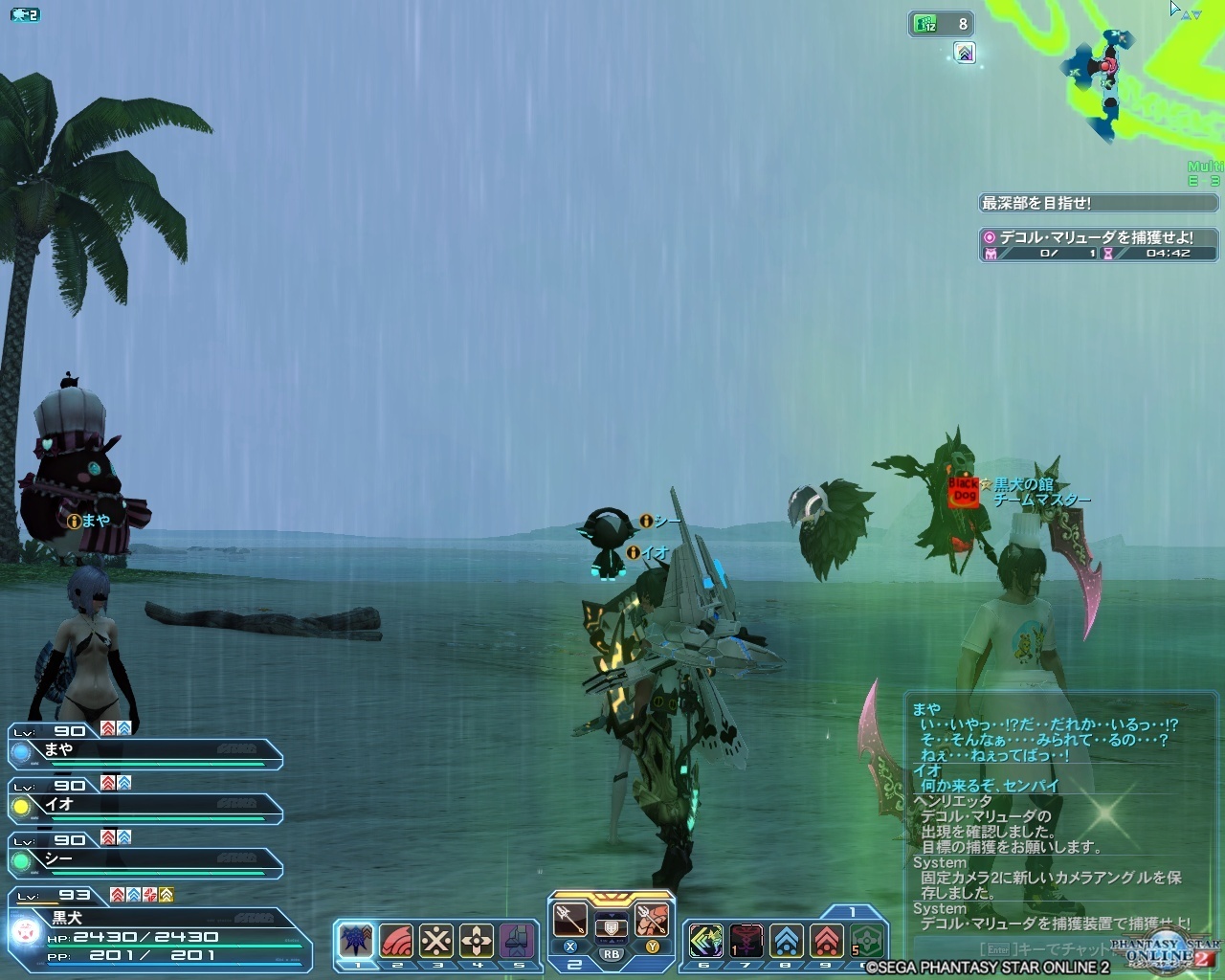Image resolution: width=1225 pixels, height=980 pixels.
Task: Select the left weapon palette trident attack
Action: click(570, 920)
